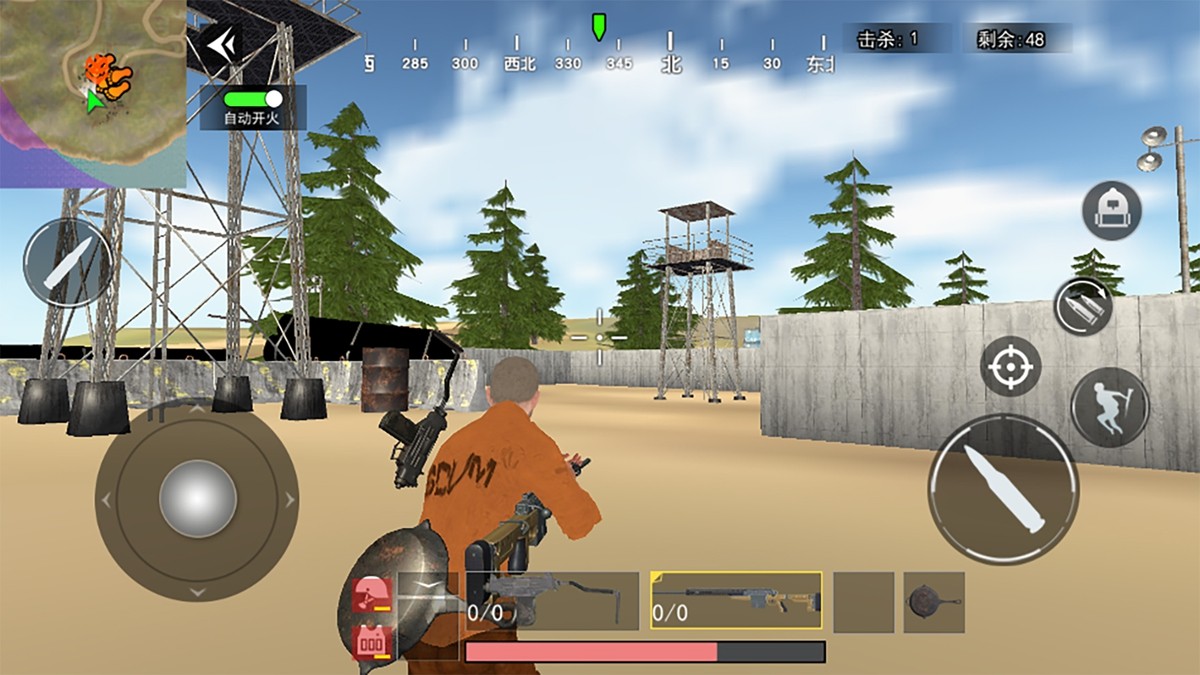This screenshot has height=675, width=1200.
Task: Tap the bullets reload icon
Action: point(1083,306)
